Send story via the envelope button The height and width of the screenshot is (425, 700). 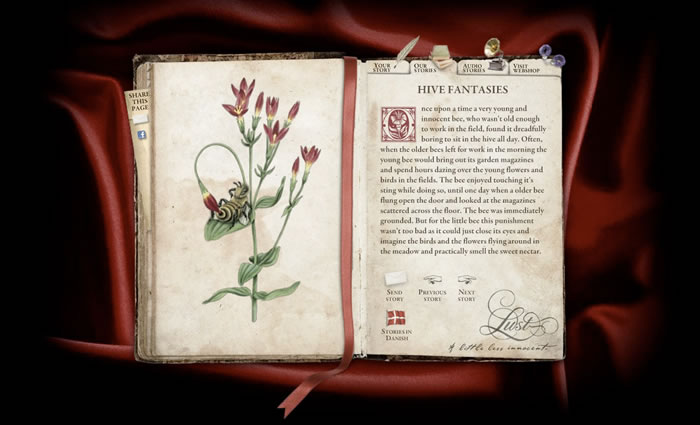pyautogui.click(x=395, y=280)
